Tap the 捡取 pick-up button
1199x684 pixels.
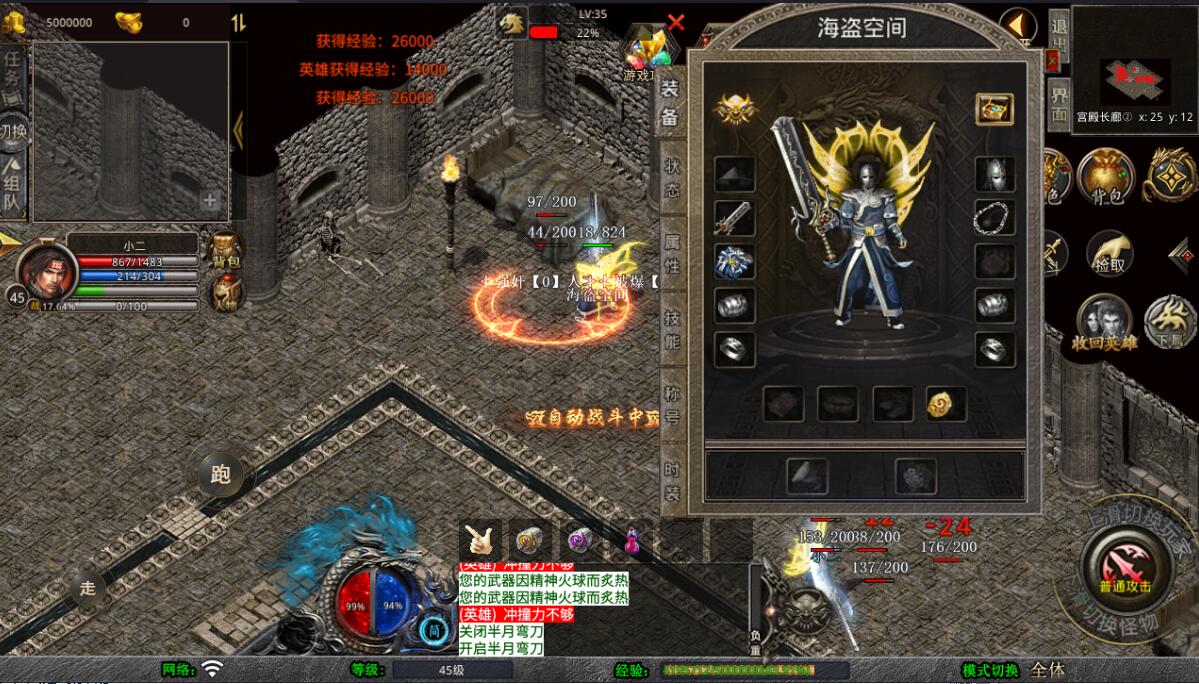1110,252
